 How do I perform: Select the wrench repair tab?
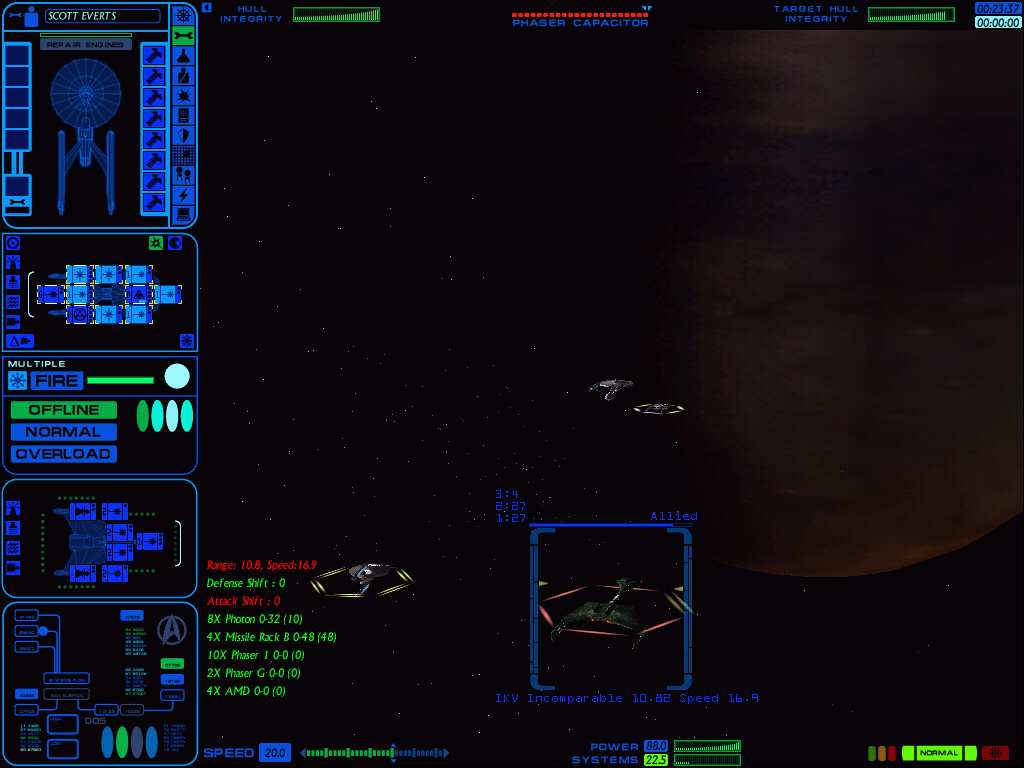183,35
